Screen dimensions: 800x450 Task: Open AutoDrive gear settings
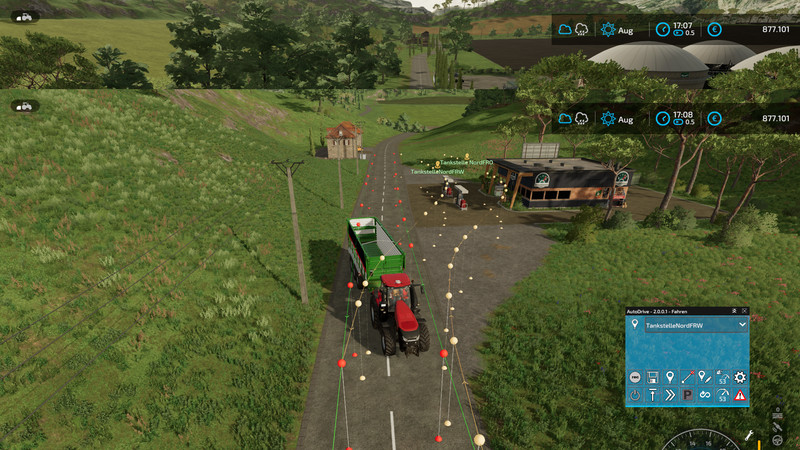click(x=740, y=377)
